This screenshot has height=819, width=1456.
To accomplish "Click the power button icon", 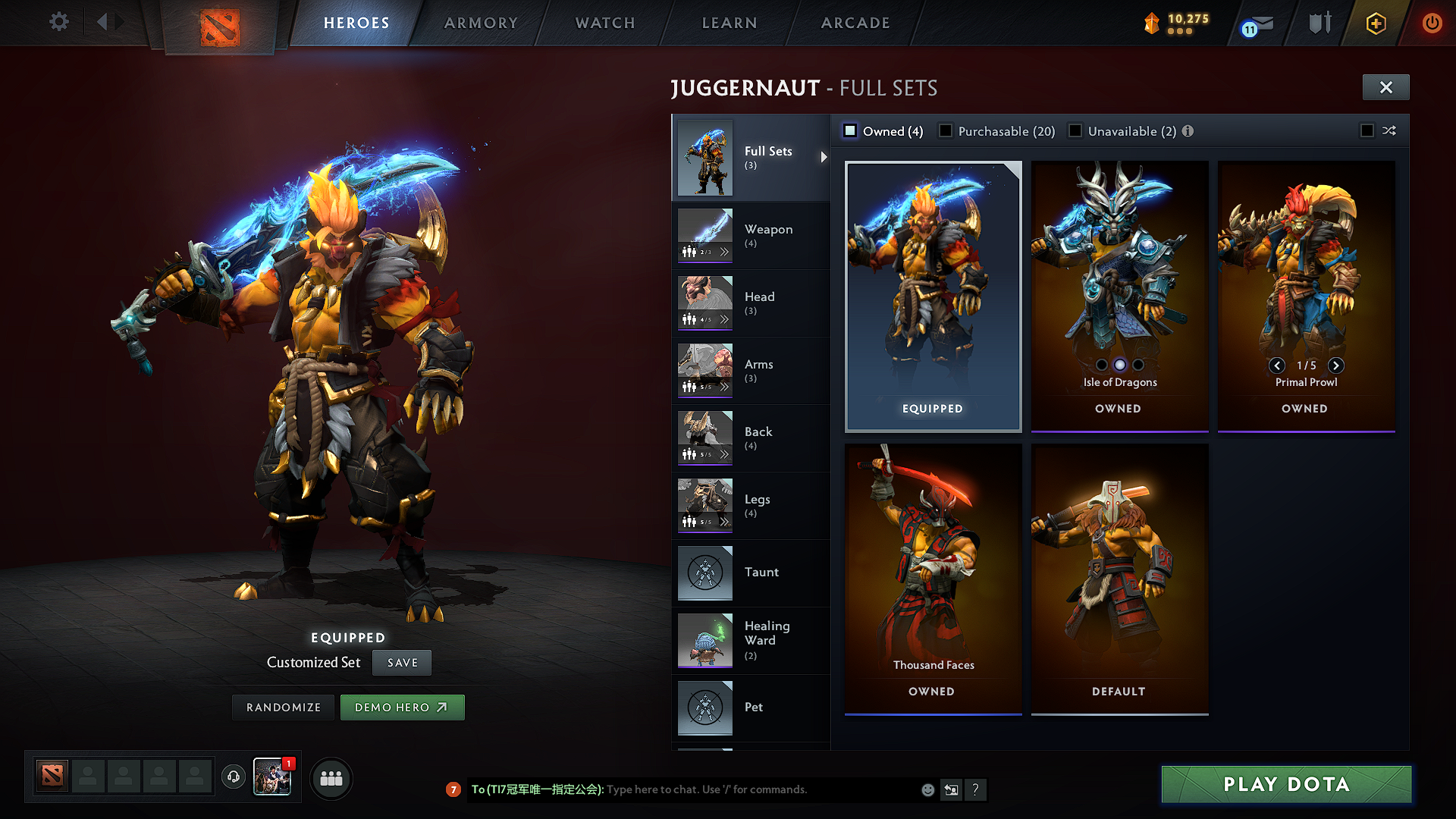I will (1432, 24).
